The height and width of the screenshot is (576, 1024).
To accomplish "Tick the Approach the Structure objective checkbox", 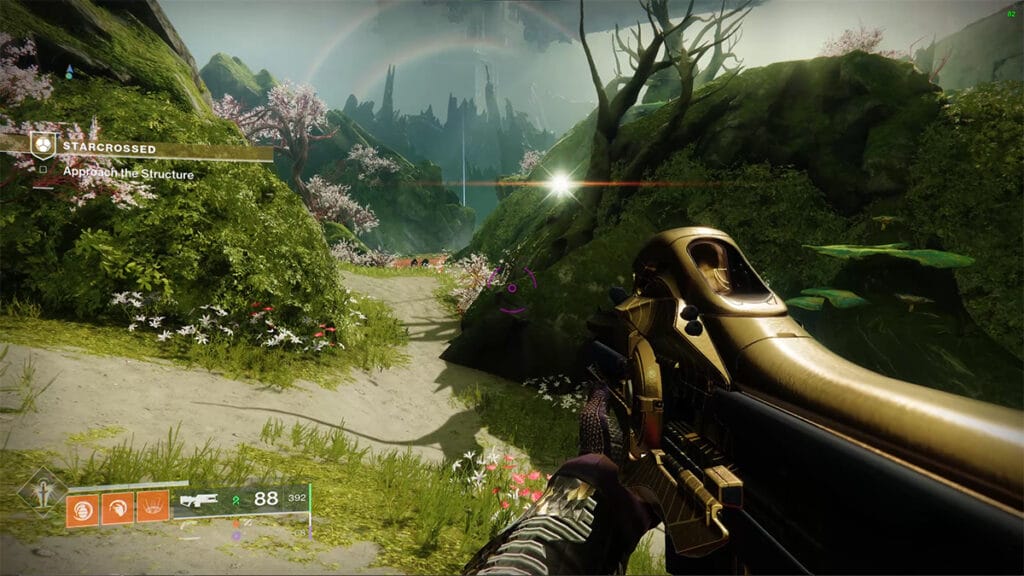I will pyautogui.click(x=43, y=173).
